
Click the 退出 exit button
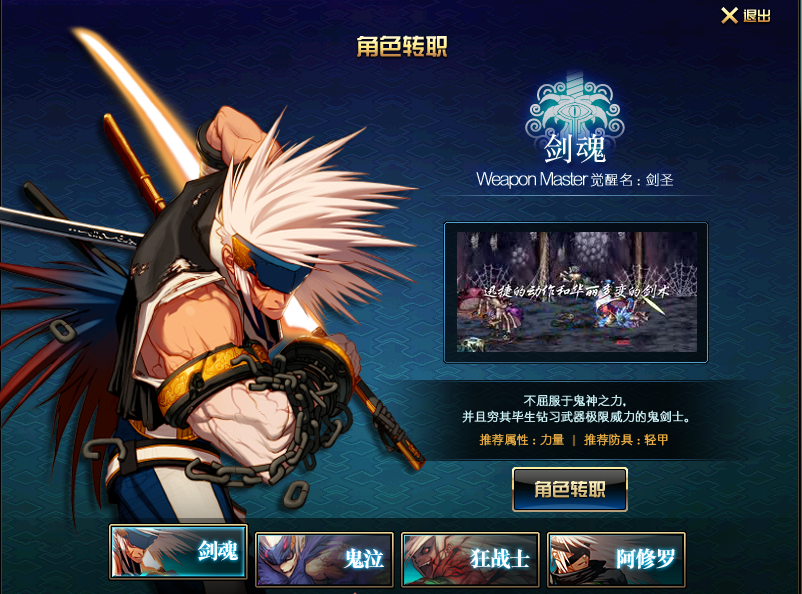746,16
